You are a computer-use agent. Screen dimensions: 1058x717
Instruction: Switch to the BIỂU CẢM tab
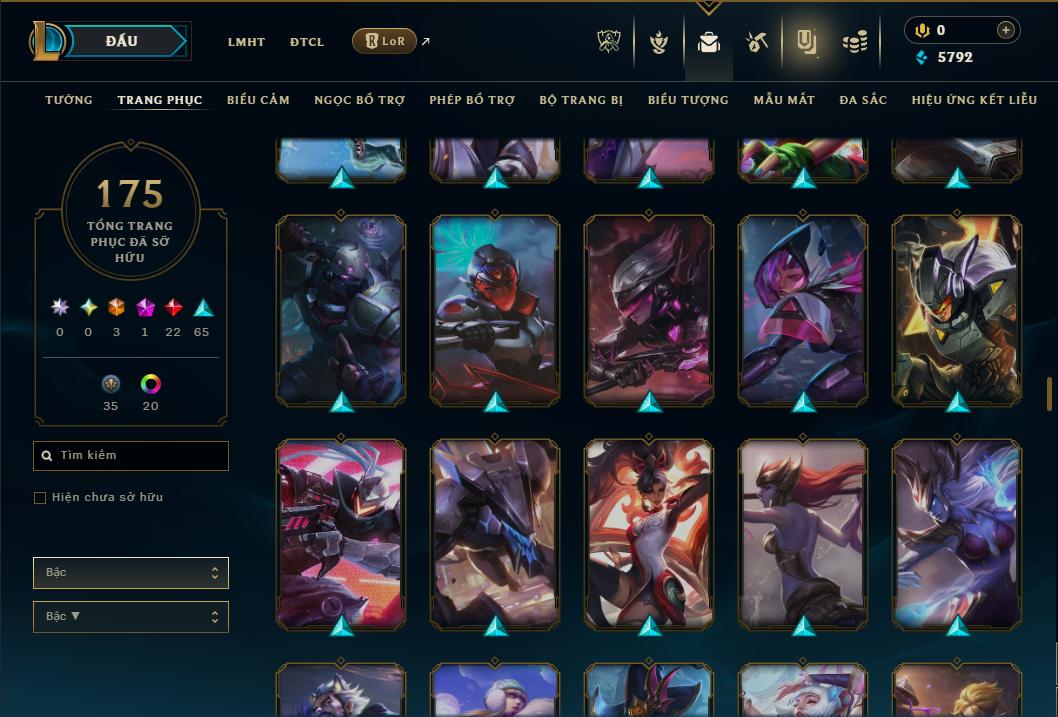click(x=258, y=100)
